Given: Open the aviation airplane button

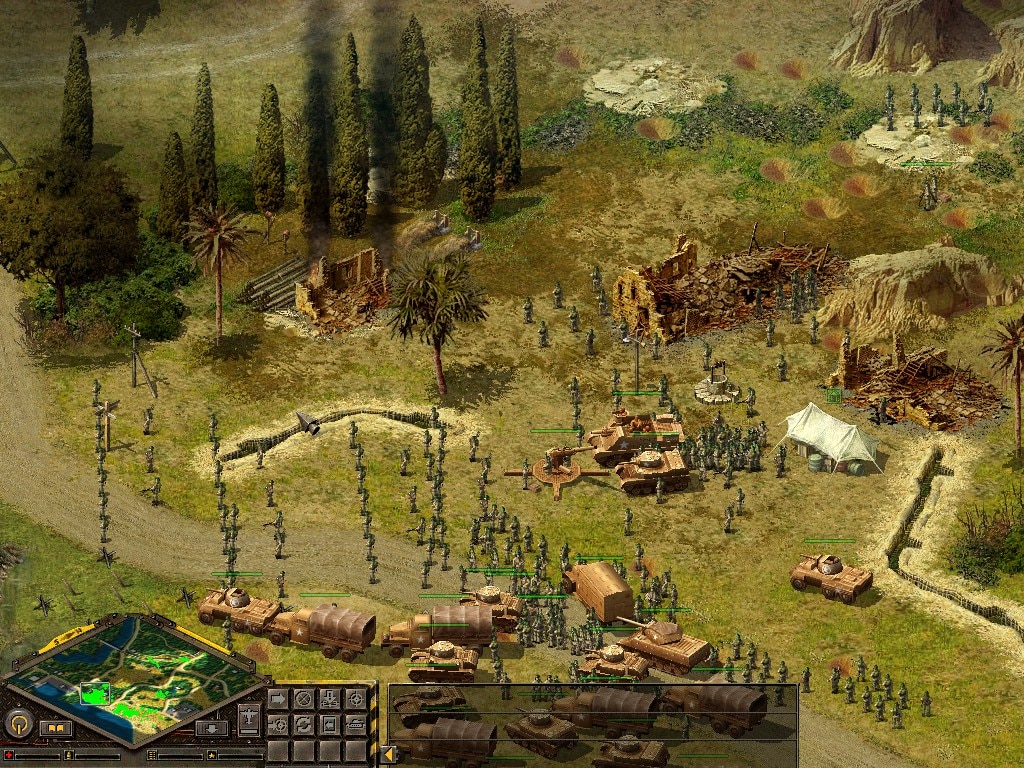Looking at the screenshot, I should tap(249, 720).
